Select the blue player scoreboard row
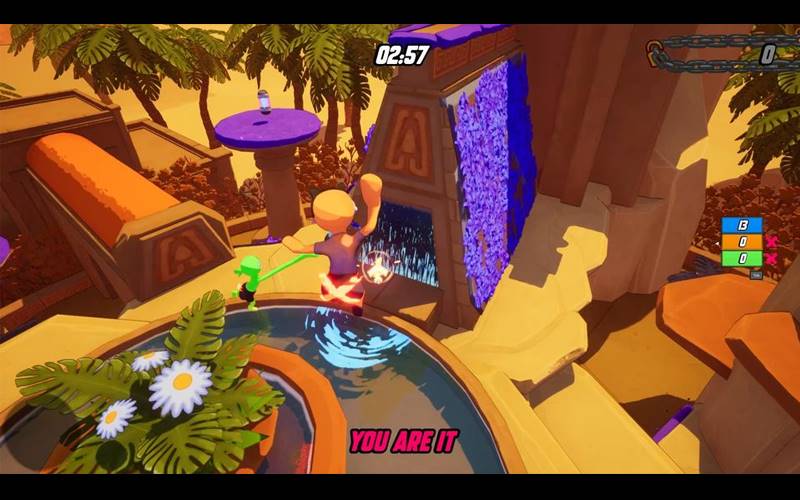 tap(742, 225)
